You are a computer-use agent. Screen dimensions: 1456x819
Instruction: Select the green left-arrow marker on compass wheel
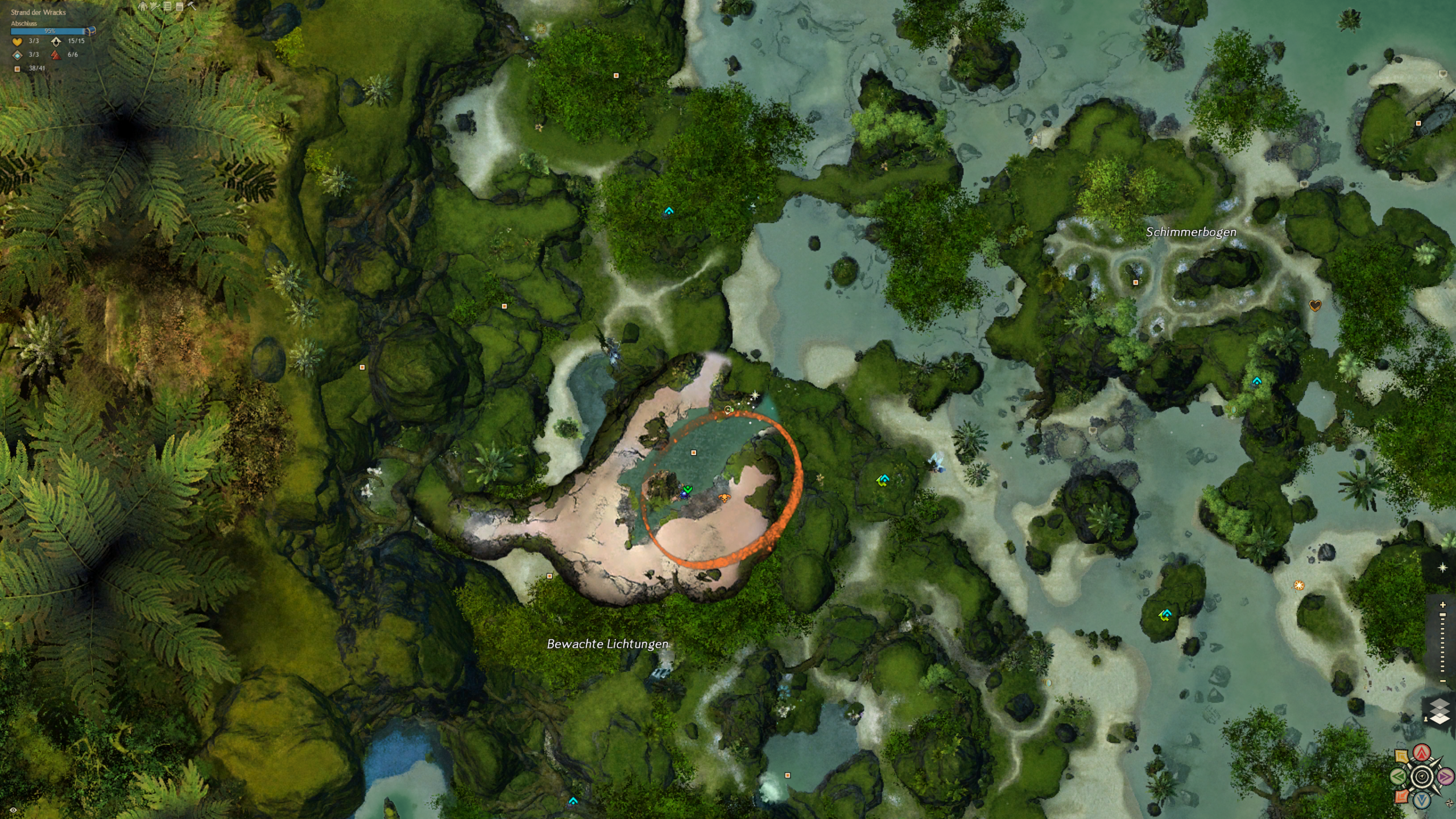tap(1399, 776)
